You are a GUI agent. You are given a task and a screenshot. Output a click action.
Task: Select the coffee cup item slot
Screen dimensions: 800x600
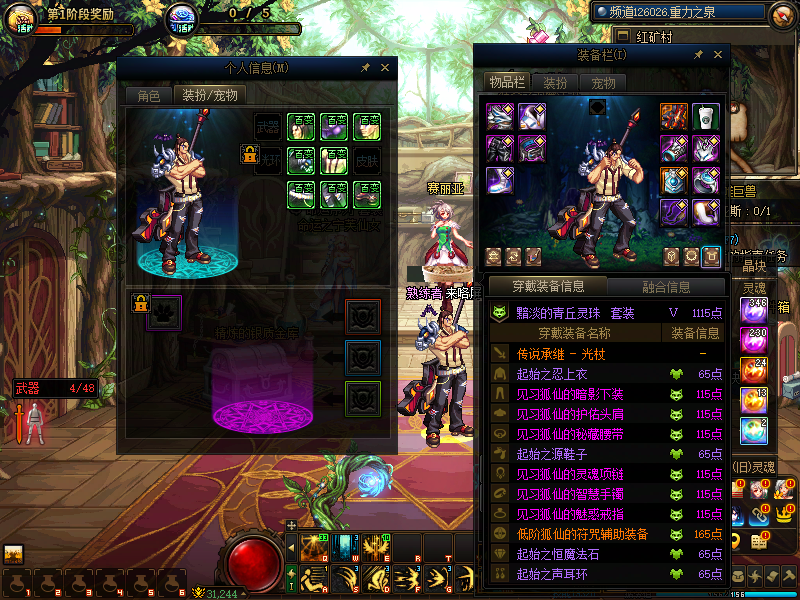[706, 116]
